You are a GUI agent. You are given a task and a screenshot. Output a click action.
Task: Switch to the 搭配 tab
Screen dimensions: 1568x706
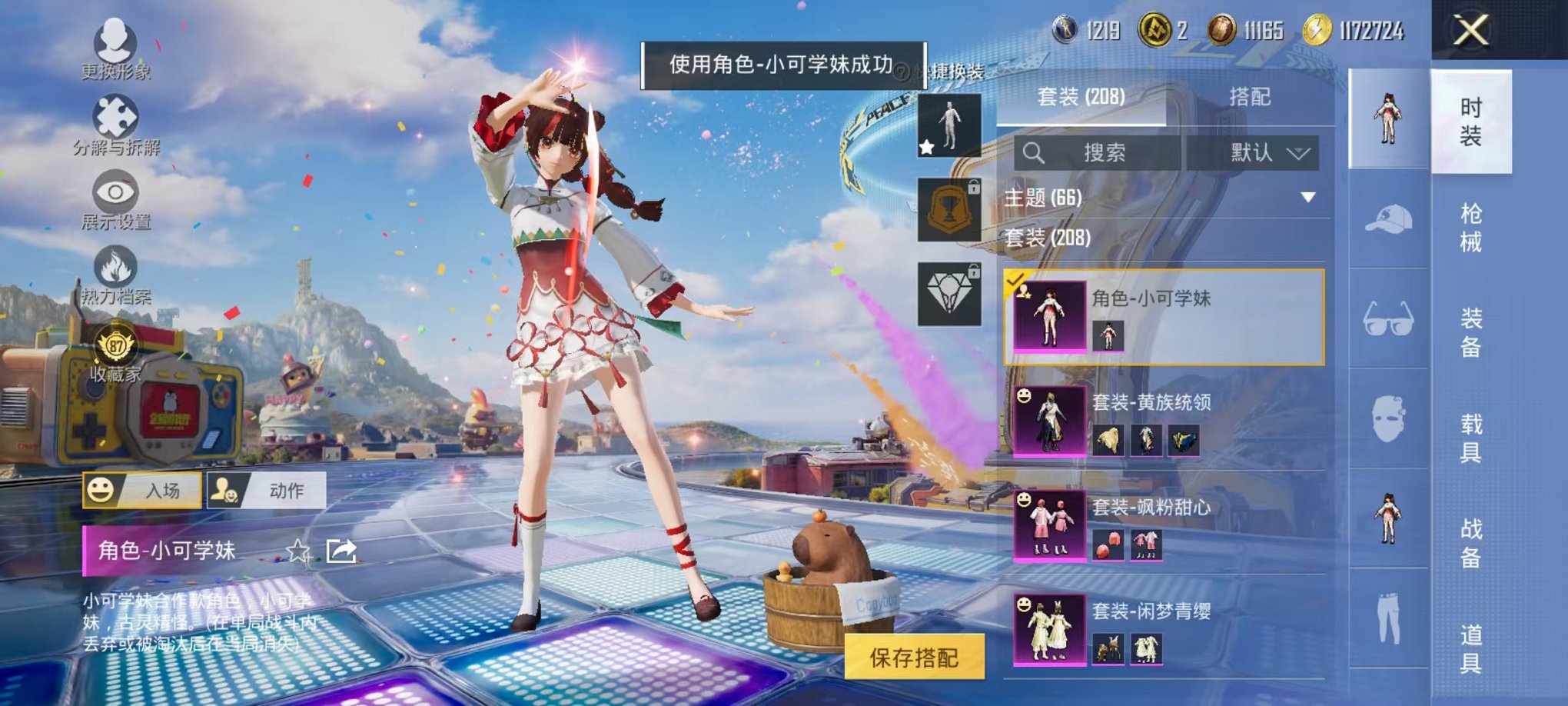(1251, 96)
